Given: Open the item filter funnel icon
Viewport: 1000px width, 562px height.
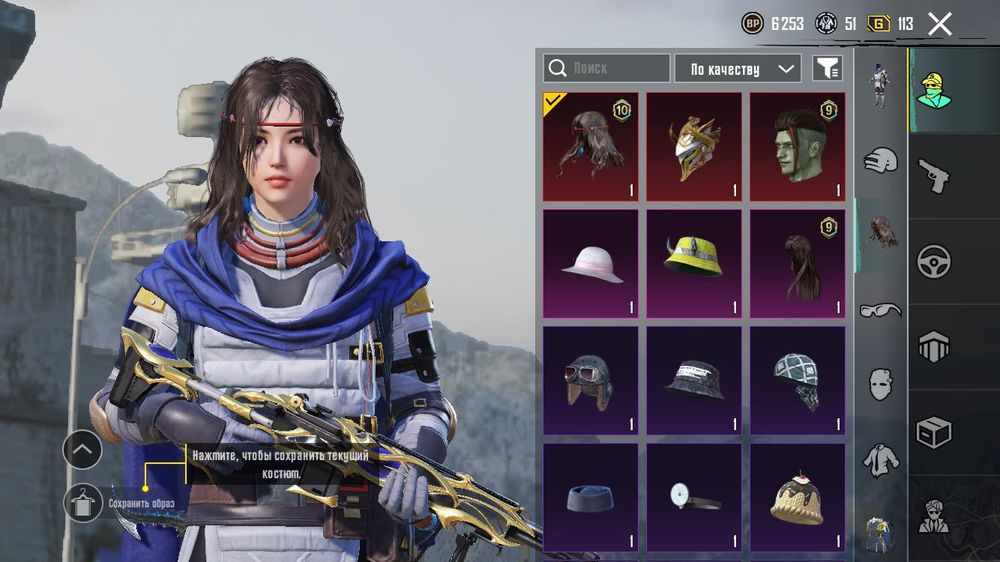Looking at the screenshot, I should [x=827, y=68].
